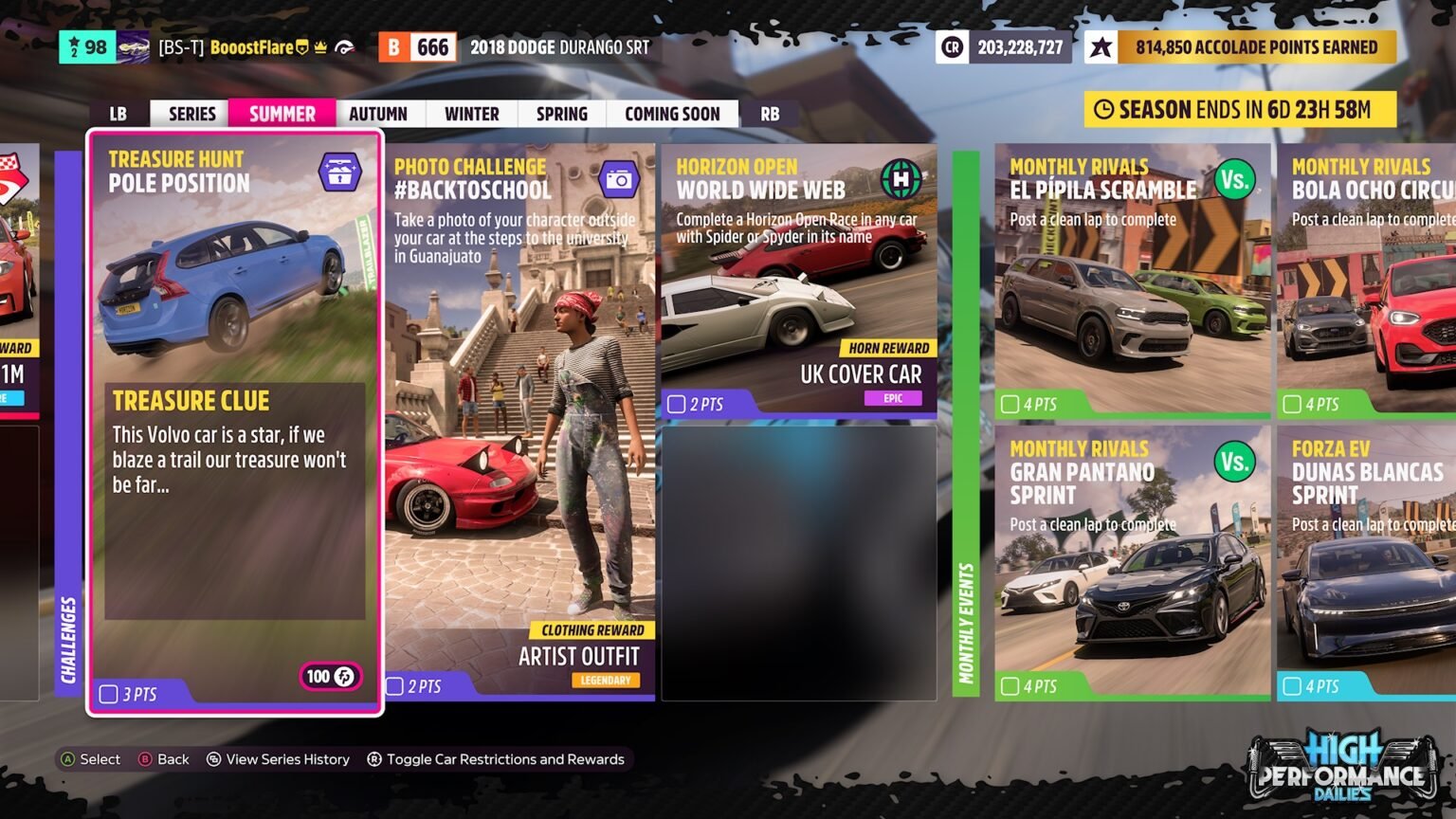Click the clock icon in the season timer banner

1106,109
